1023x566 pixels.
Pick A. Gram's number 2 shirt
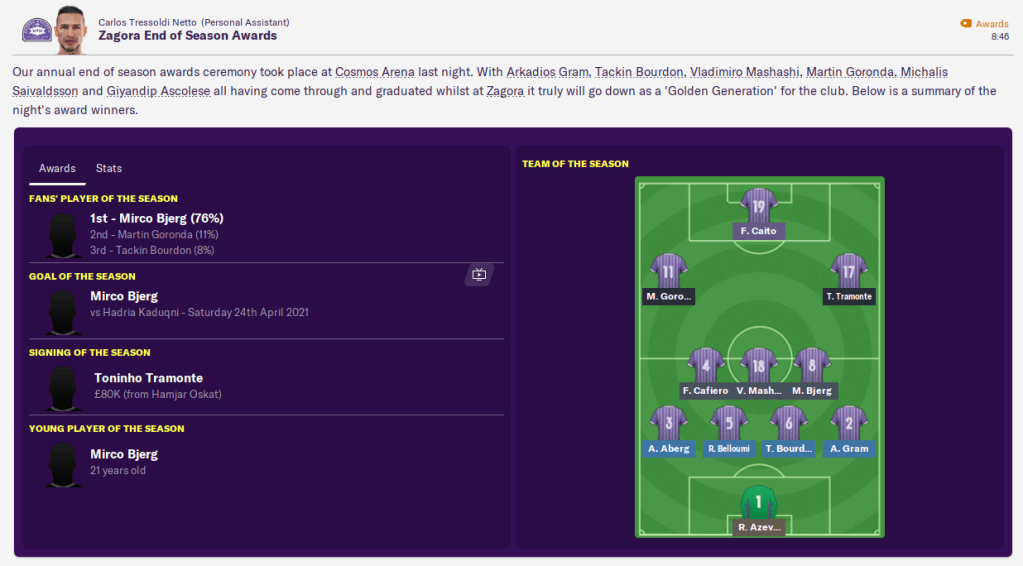pyautogui.click(x=848, y=423)
